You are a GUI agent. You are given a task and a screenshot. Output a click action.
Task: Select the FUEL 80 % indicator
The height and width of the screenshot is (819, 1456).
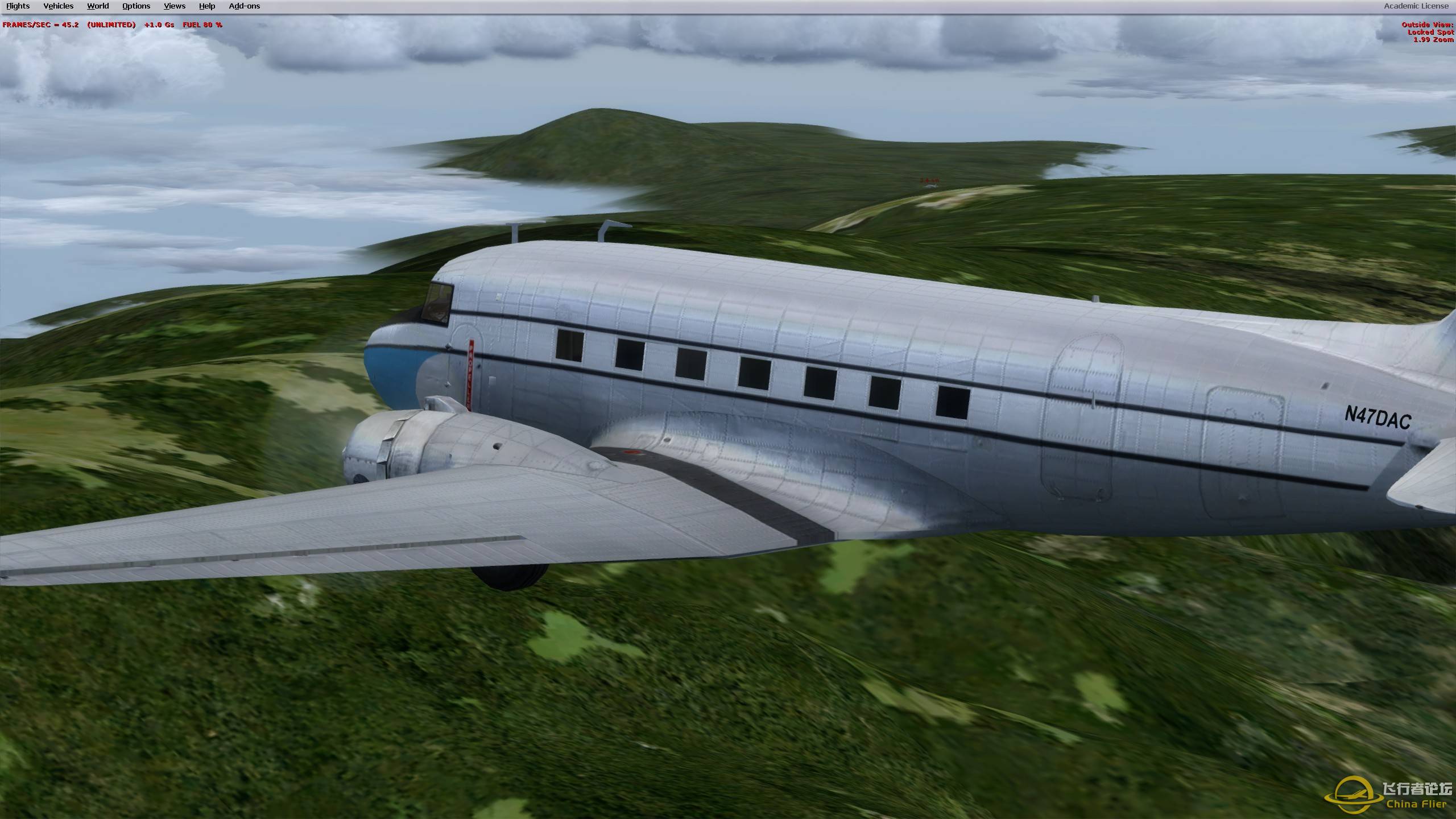(202, 25)
